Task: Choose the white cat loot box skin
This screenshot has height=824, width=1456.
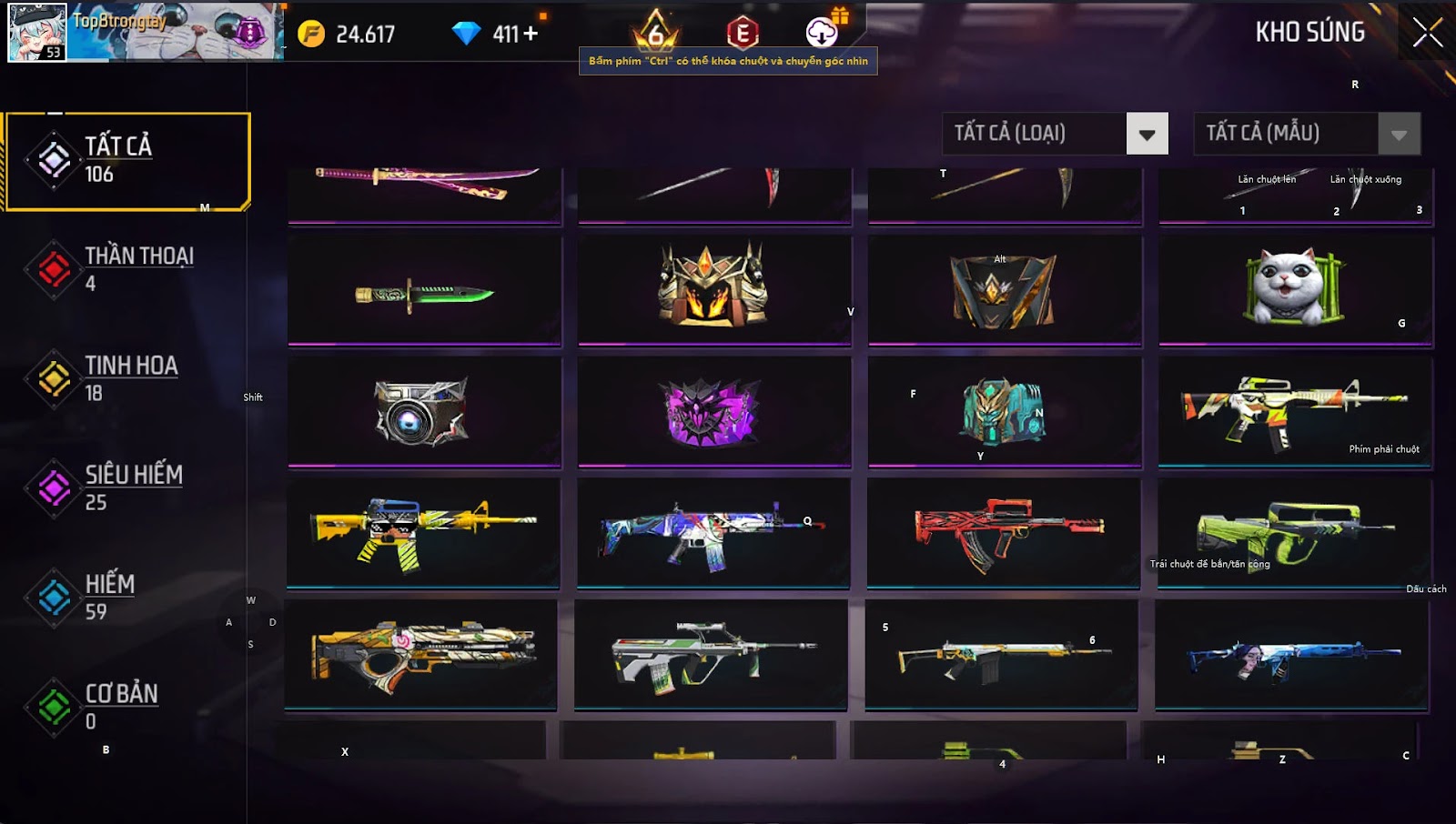Action: pyautogui.click(x=1295, y=289)
